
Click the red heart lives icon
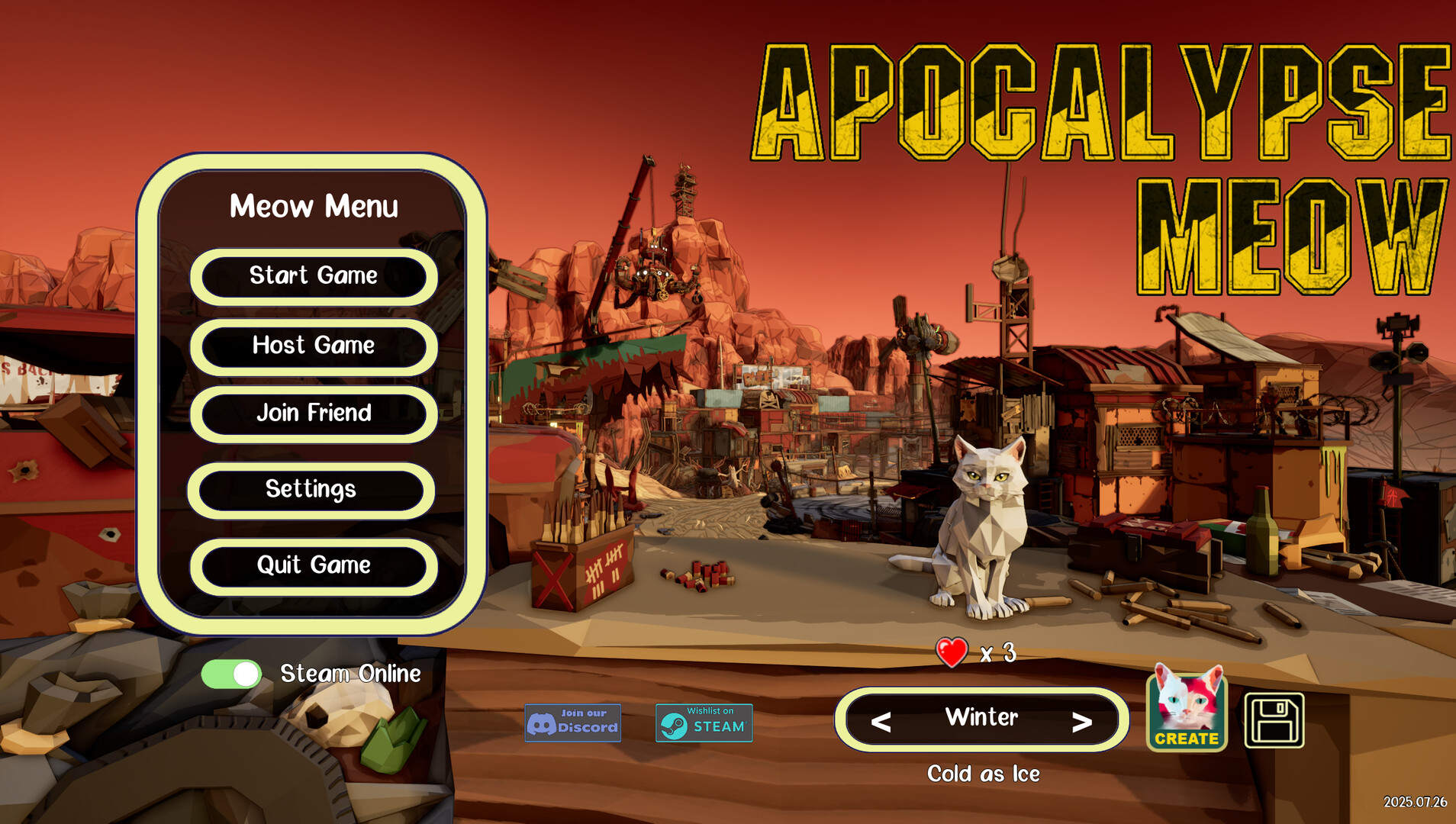[x=951, y=652]
